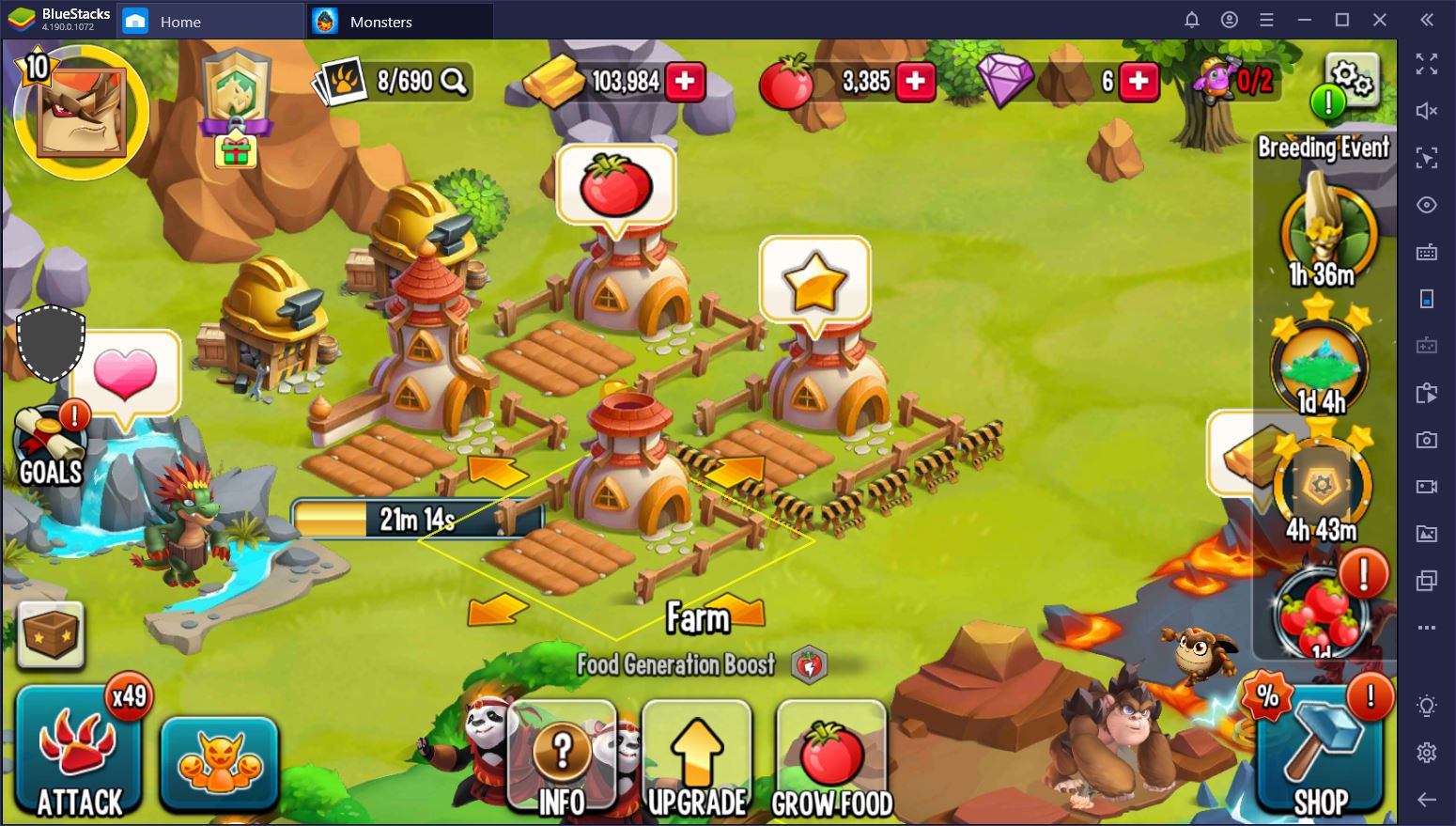Open the player avatar profile
The image size is (1456, 826).
[x=81, y=113]
